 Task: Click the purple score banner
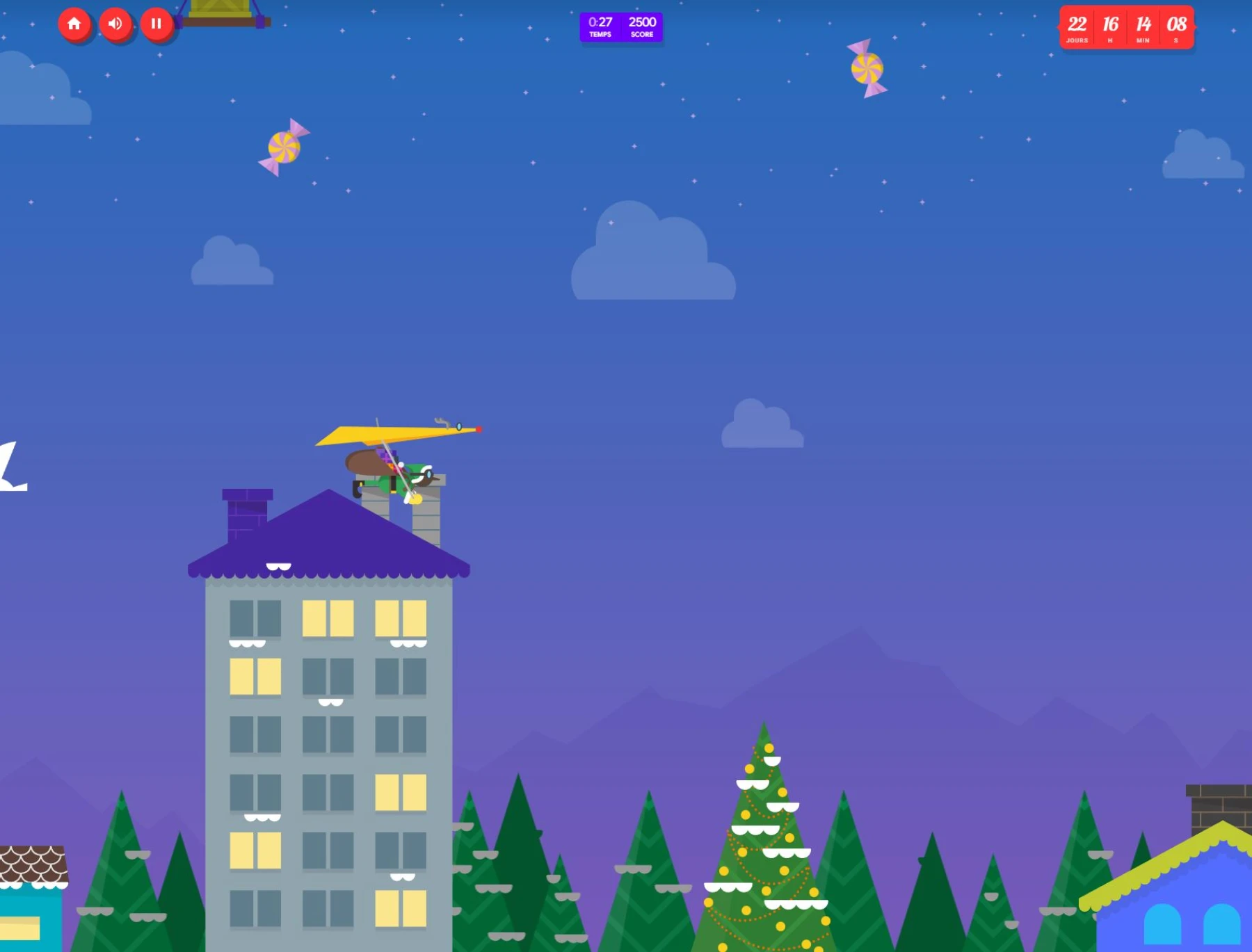click(621, 27)
